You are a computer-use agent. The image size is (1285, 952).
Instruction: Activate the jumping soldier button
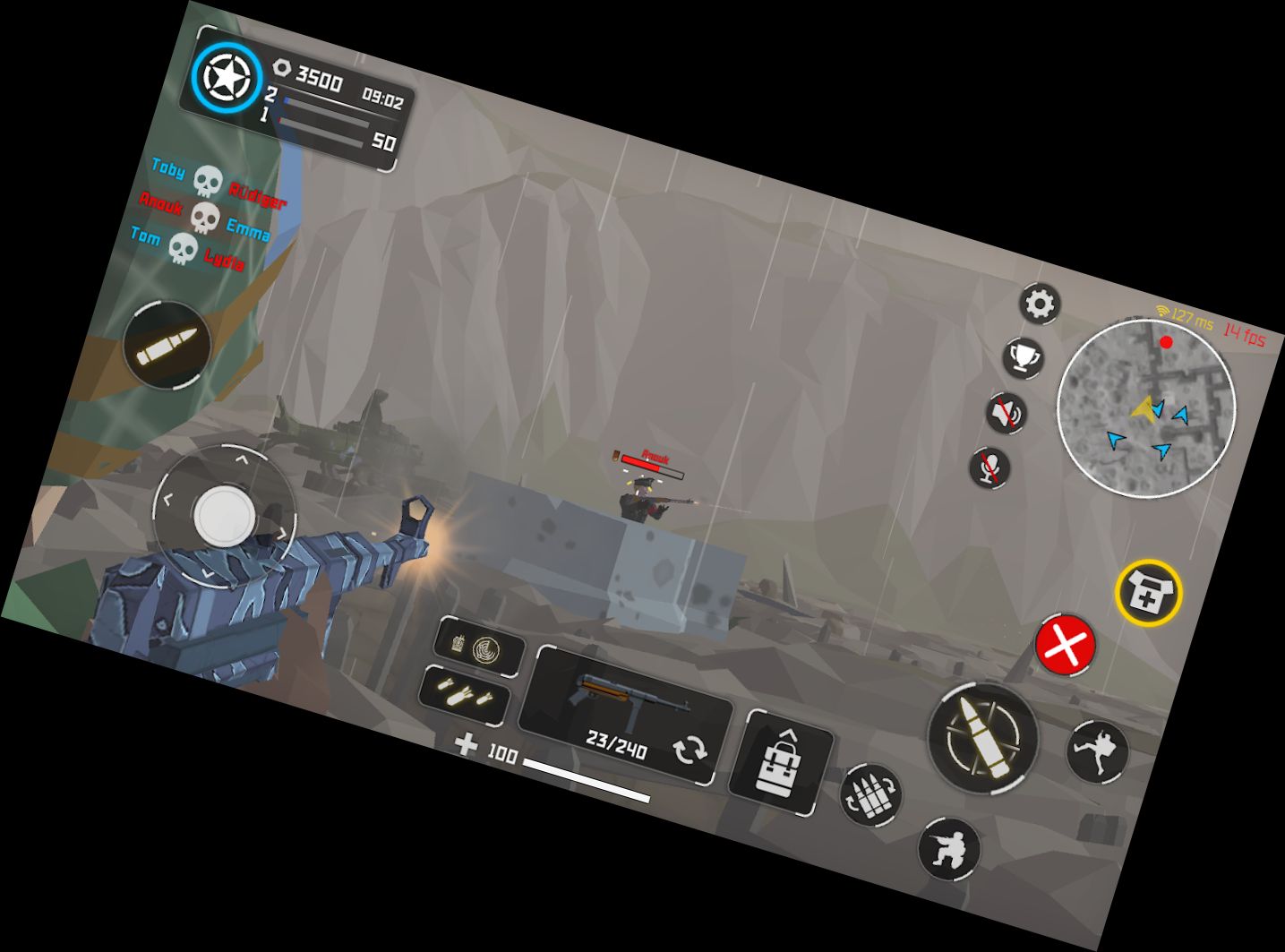point(1098,750)
